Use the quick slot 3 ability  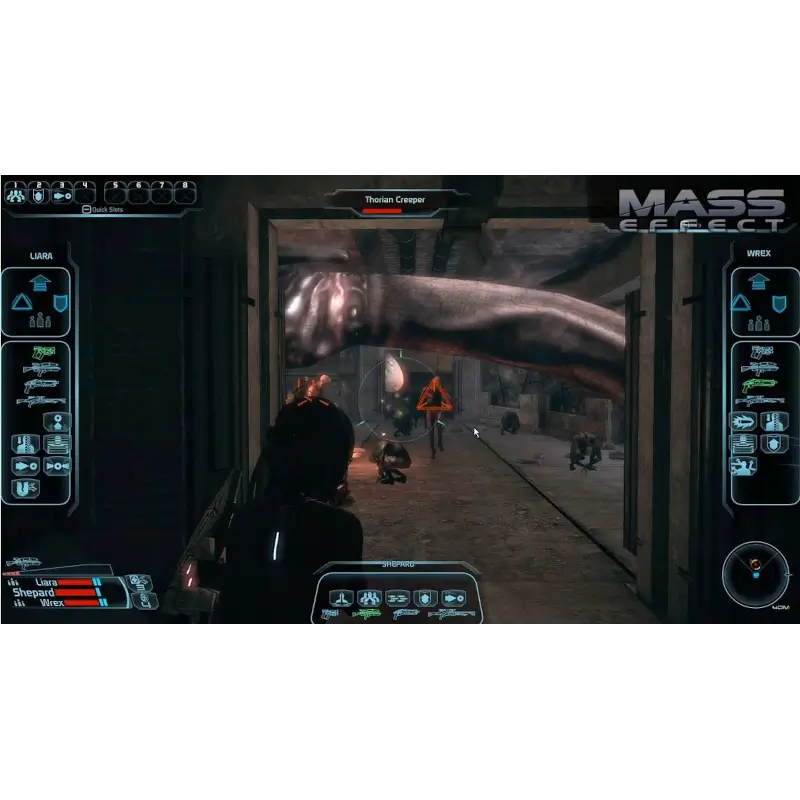62,195
